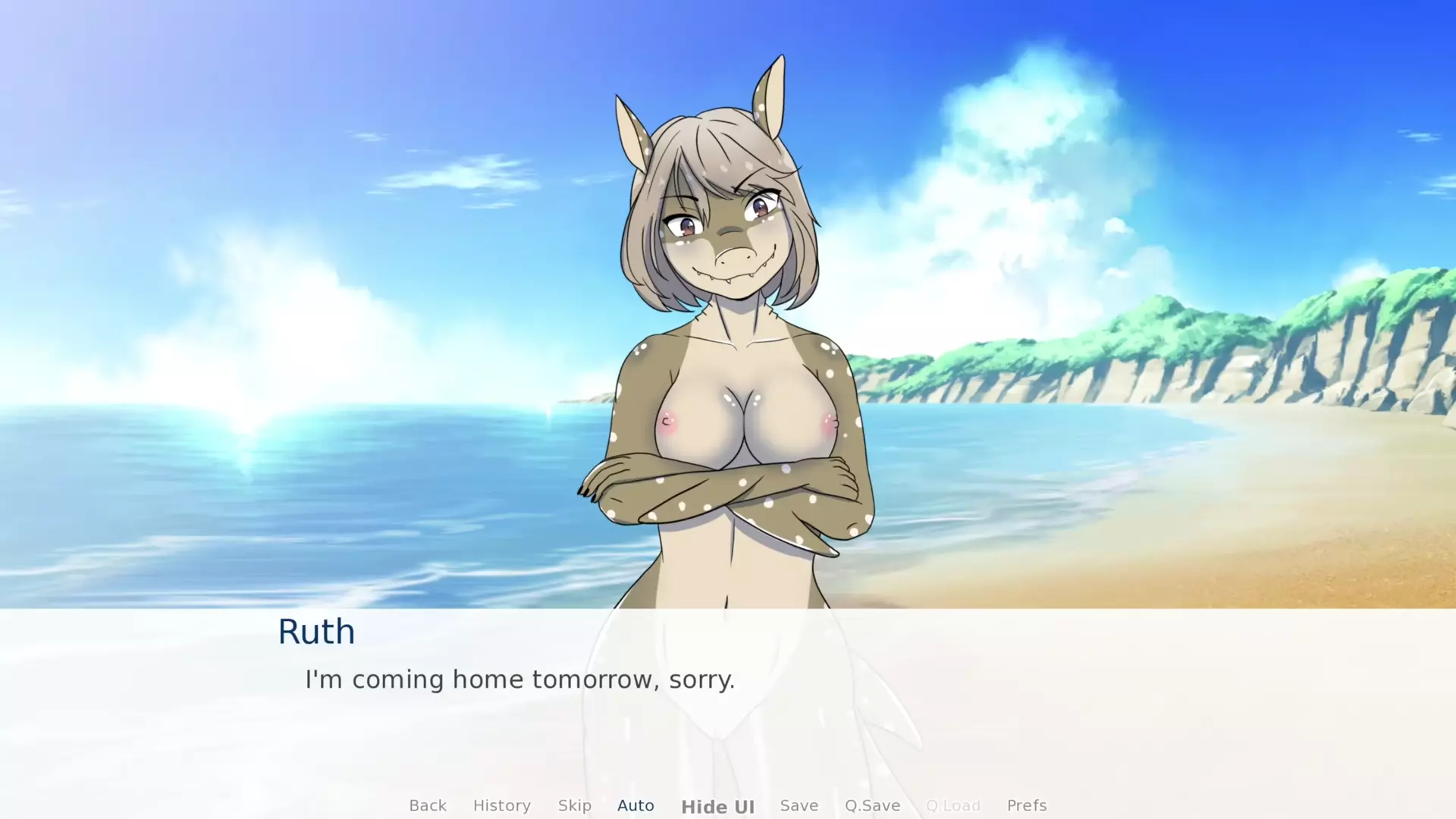
Task: Make a quick save with Q.Save
Action: (x=873, y=805)
